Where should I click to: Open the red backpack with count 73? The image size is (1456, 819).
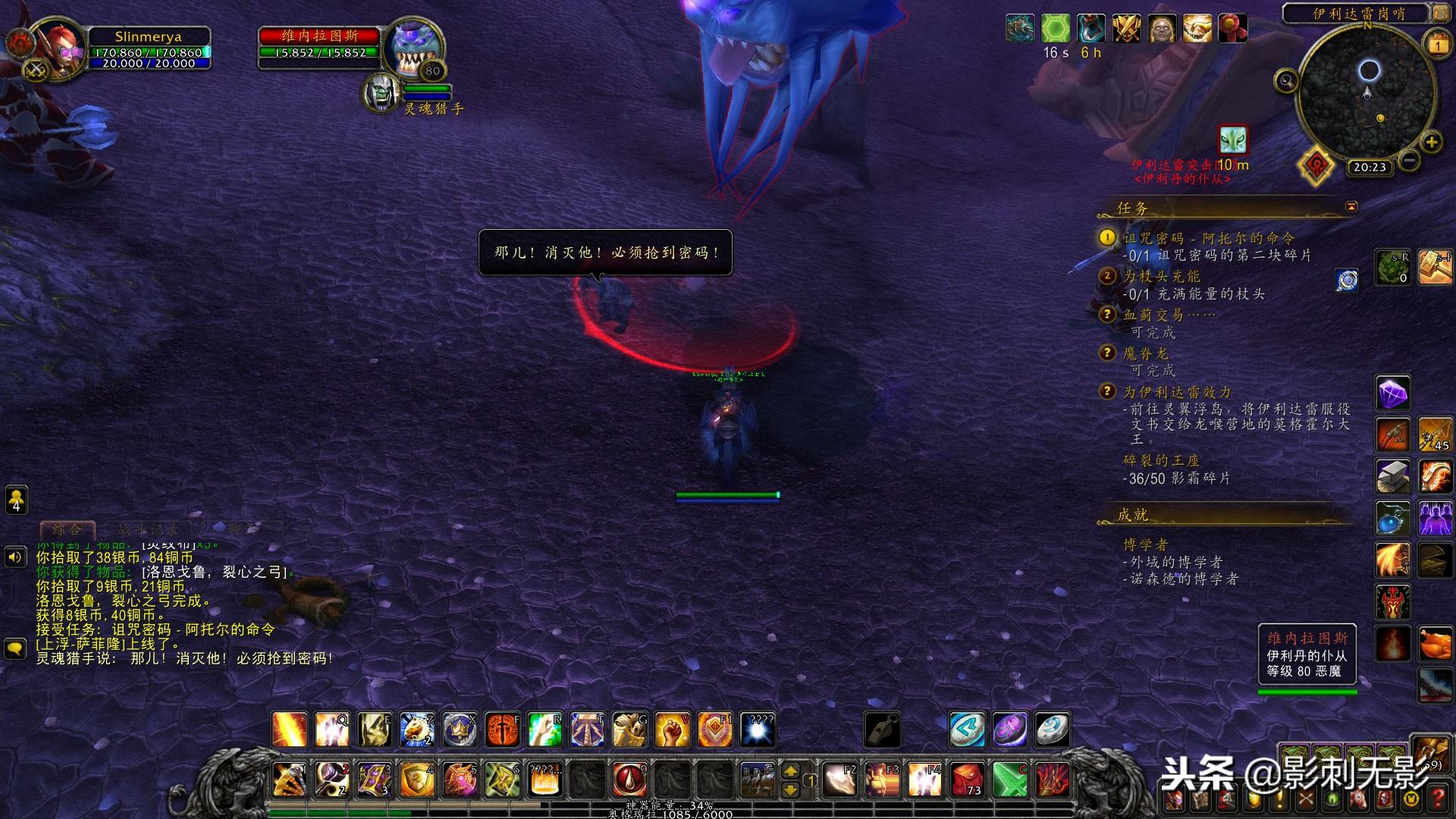(968, 779)
